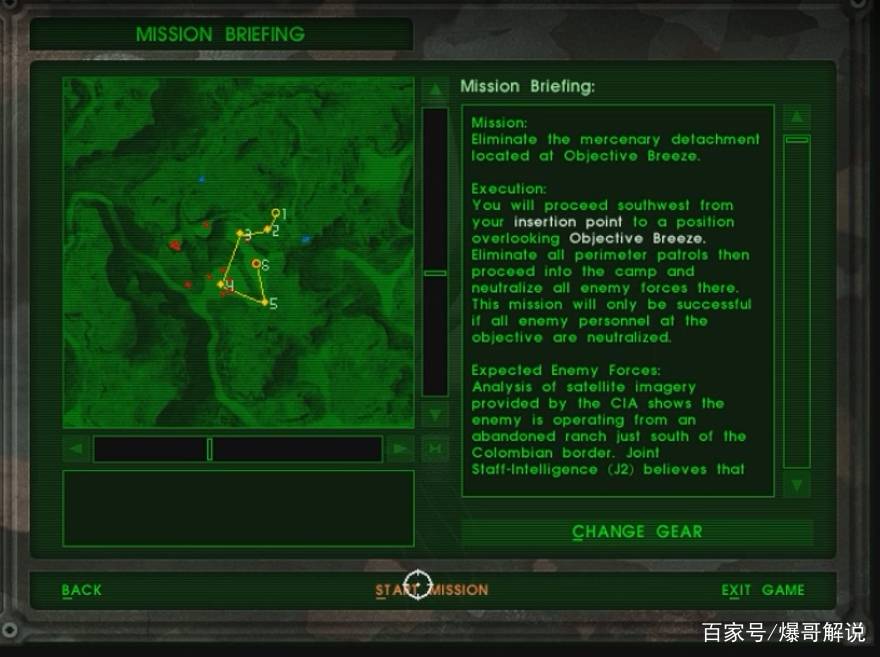Open the Change Gear screen
The image size is (880, 657).
tap(637, 532)
